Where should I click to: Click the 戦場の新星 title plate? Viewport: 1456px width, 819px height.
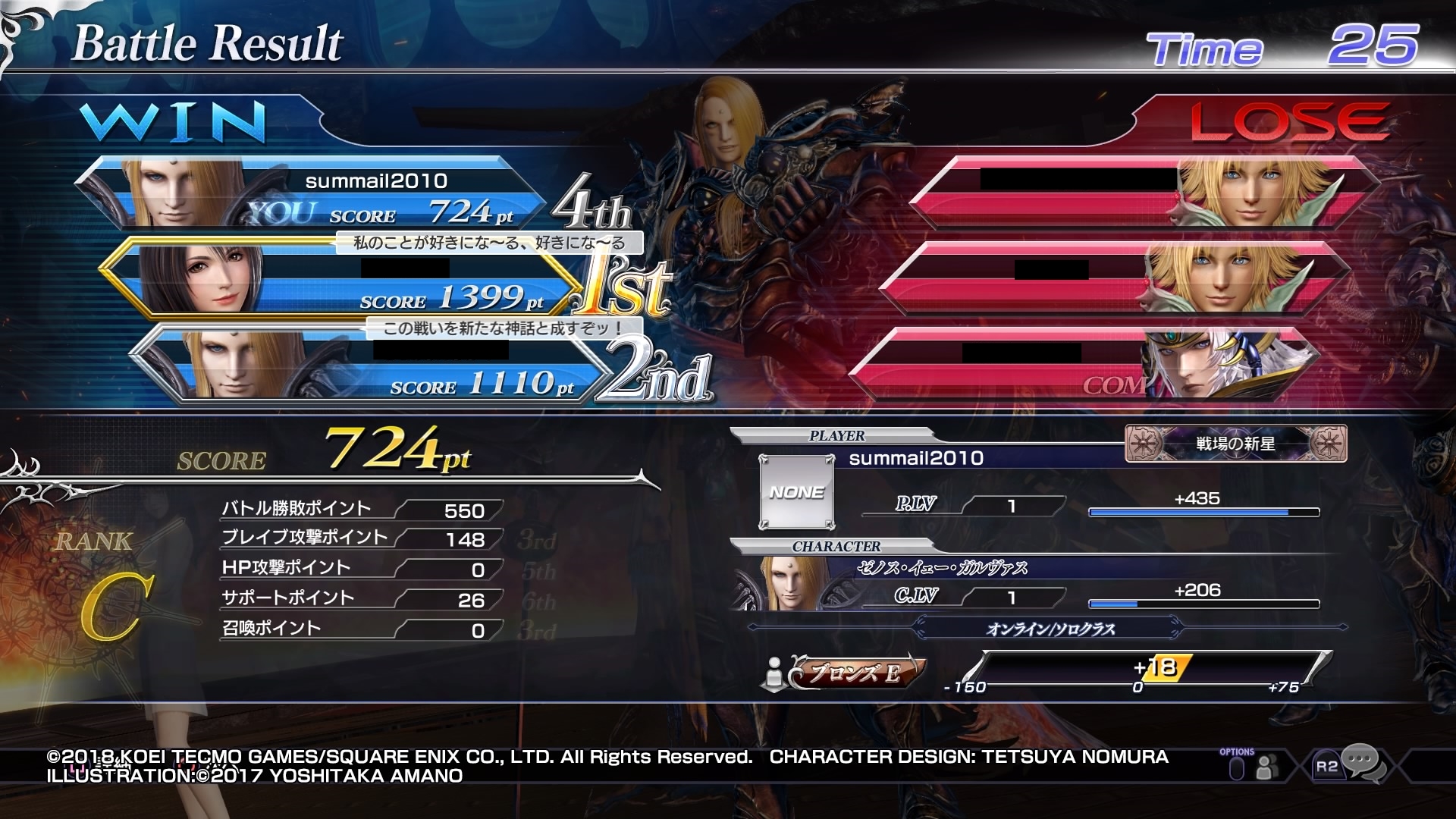pos(1235,444)
